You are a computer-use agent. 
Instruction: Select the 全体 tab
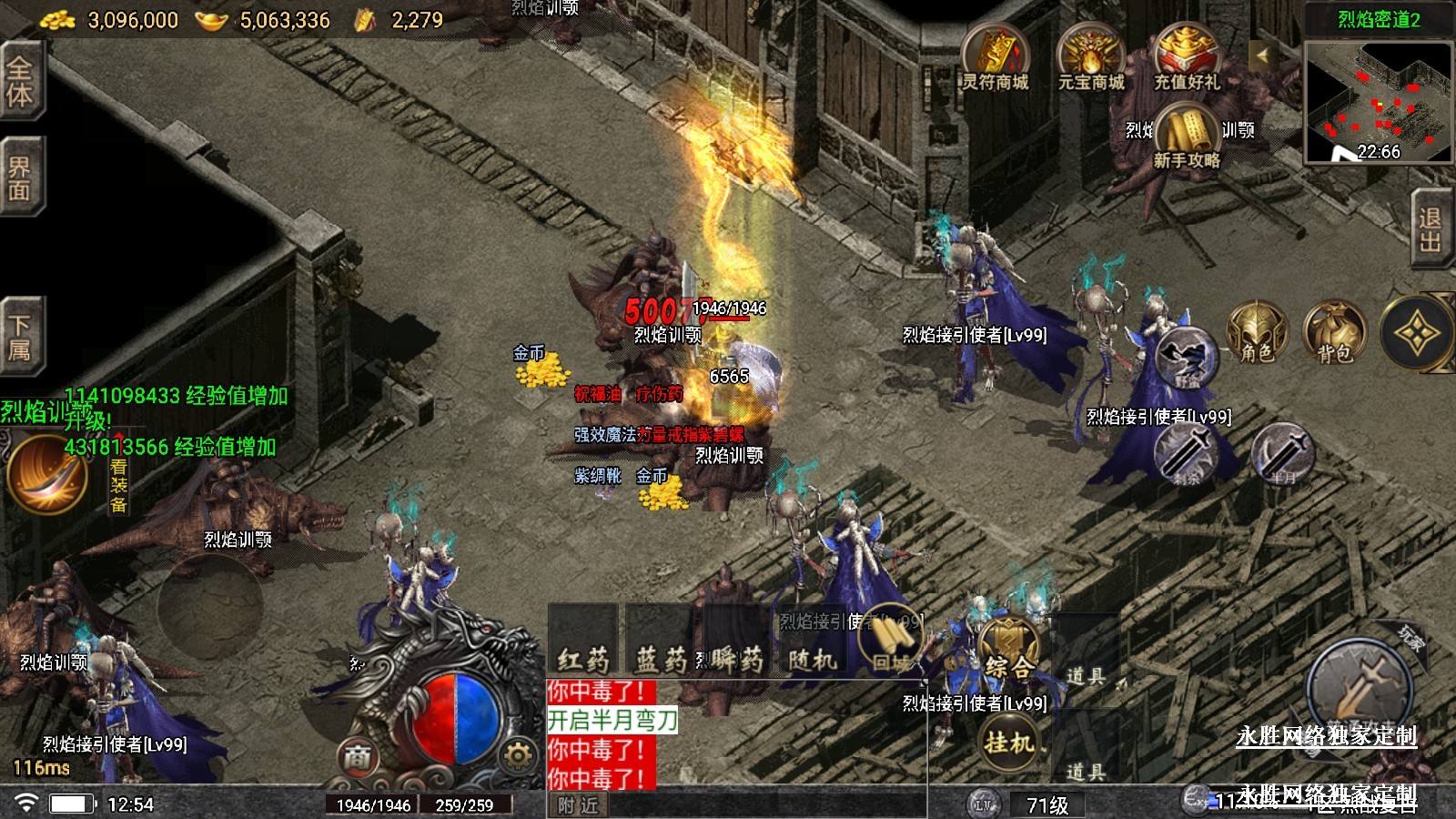[20, 80]
